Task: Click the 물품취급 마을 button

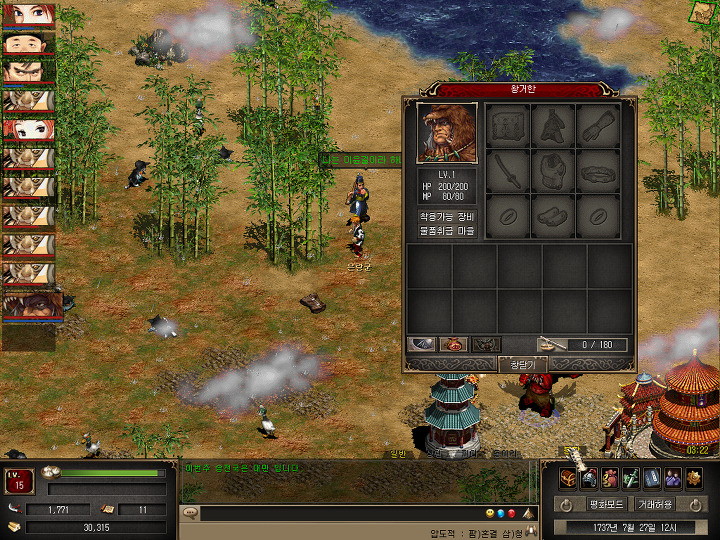Action: (x=447, y=231)
